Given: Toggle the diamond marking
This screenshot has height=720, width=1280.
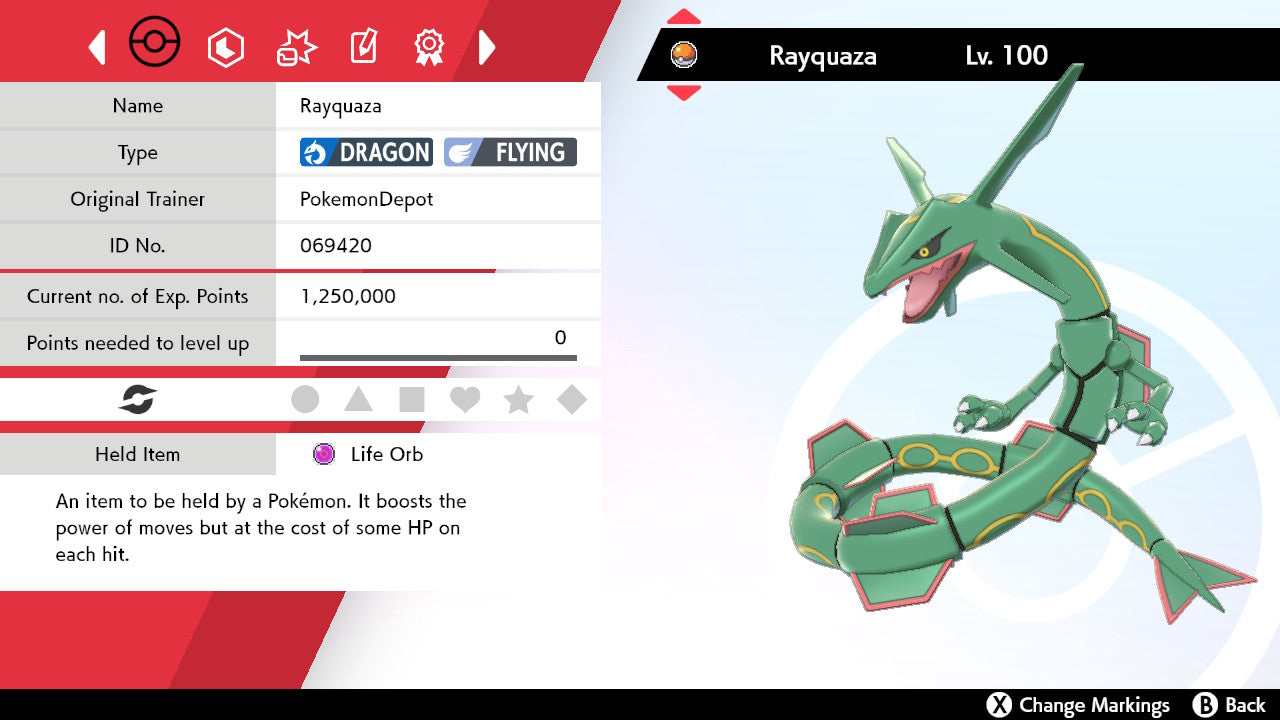Looking at the screenshot, I should coord(572,400).
